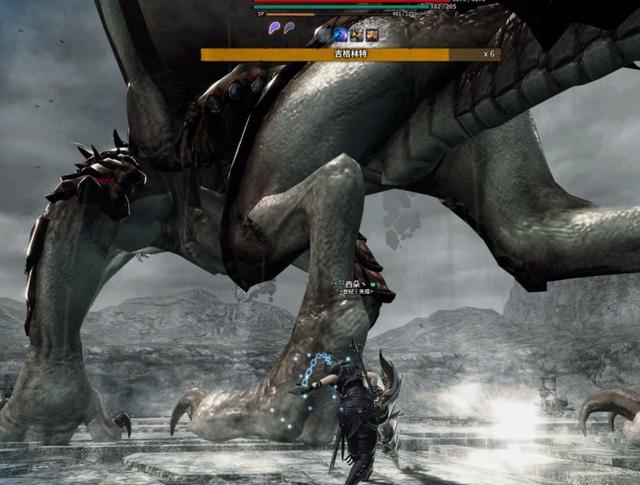Select the dimmed grey-purple feather icon
This screenshot has height=485, width=640.
pos(289,29)
